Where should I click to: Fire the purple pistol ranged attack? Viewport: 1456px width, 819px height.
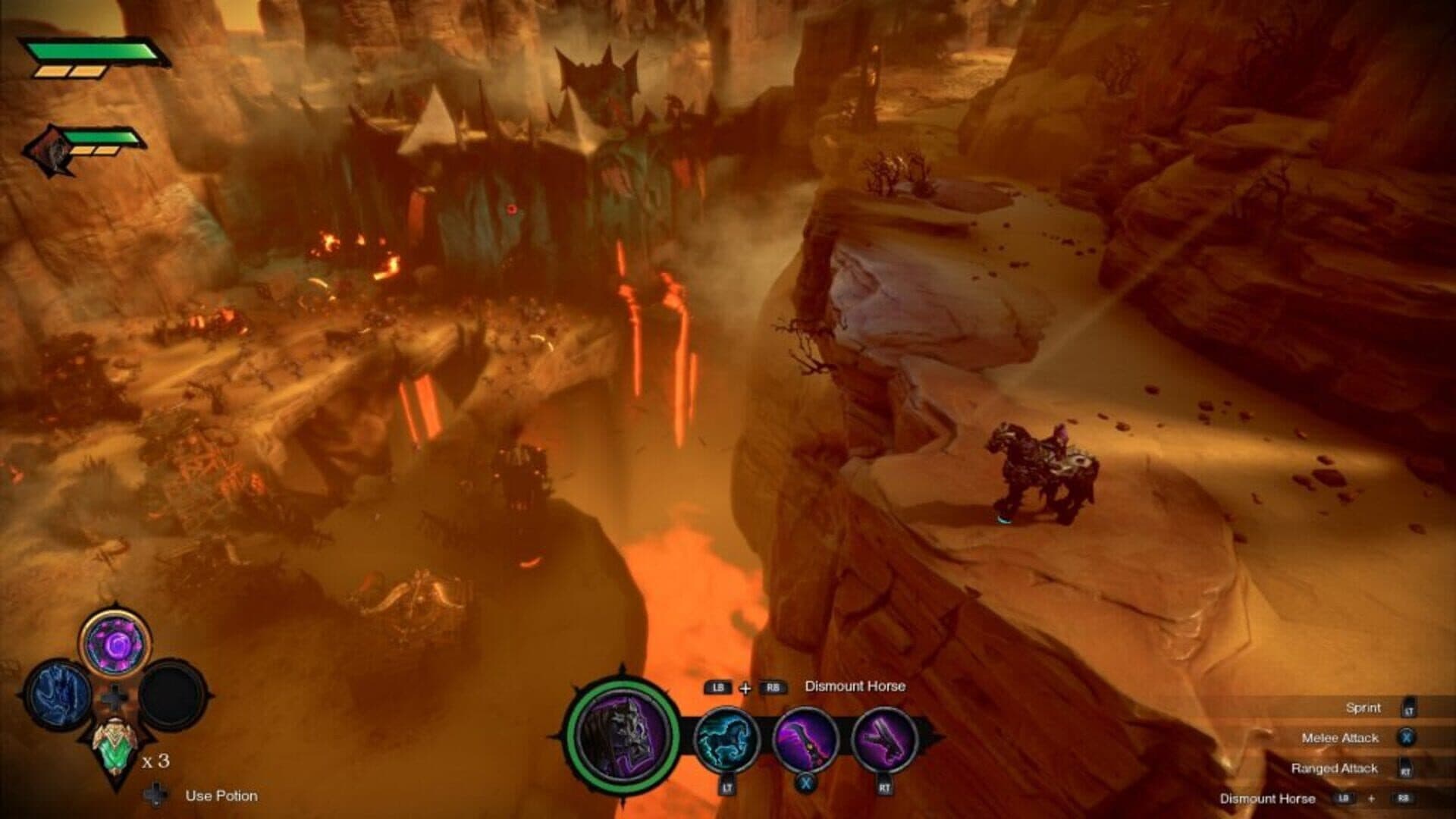tap(884, 738)
